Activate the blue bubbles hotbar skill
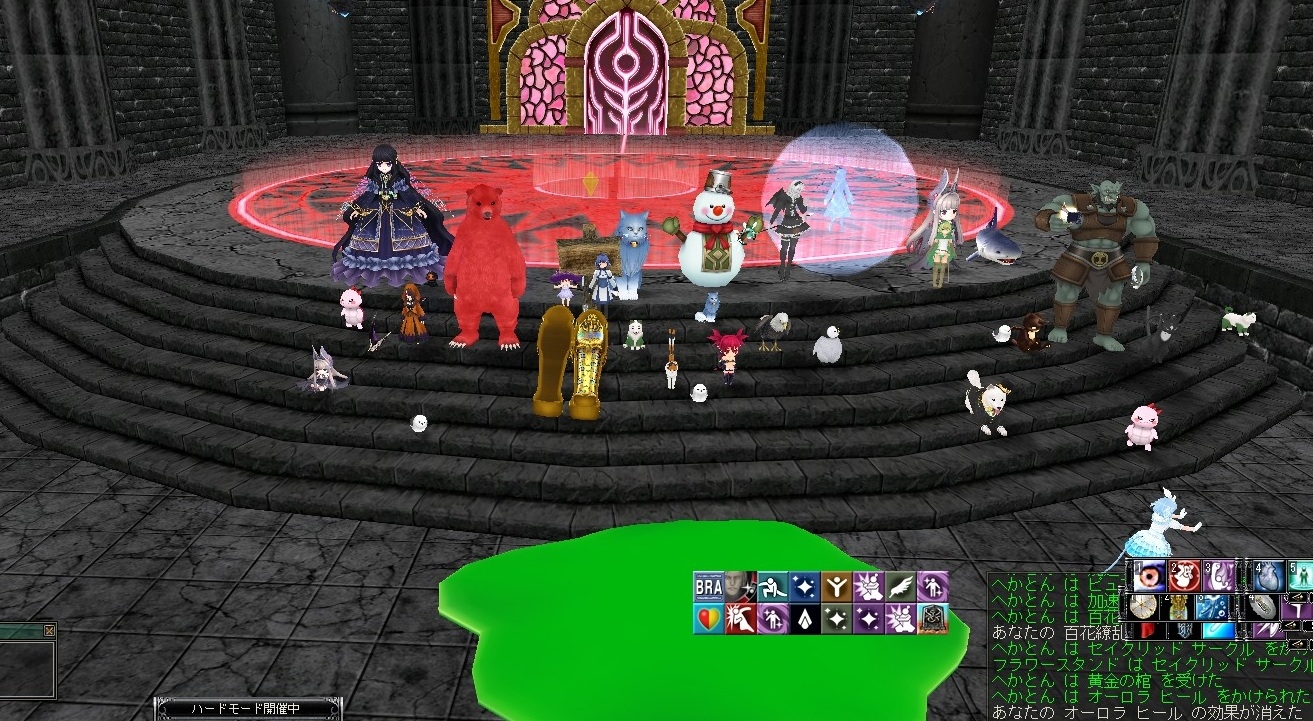 click(x=1212, y=607)
